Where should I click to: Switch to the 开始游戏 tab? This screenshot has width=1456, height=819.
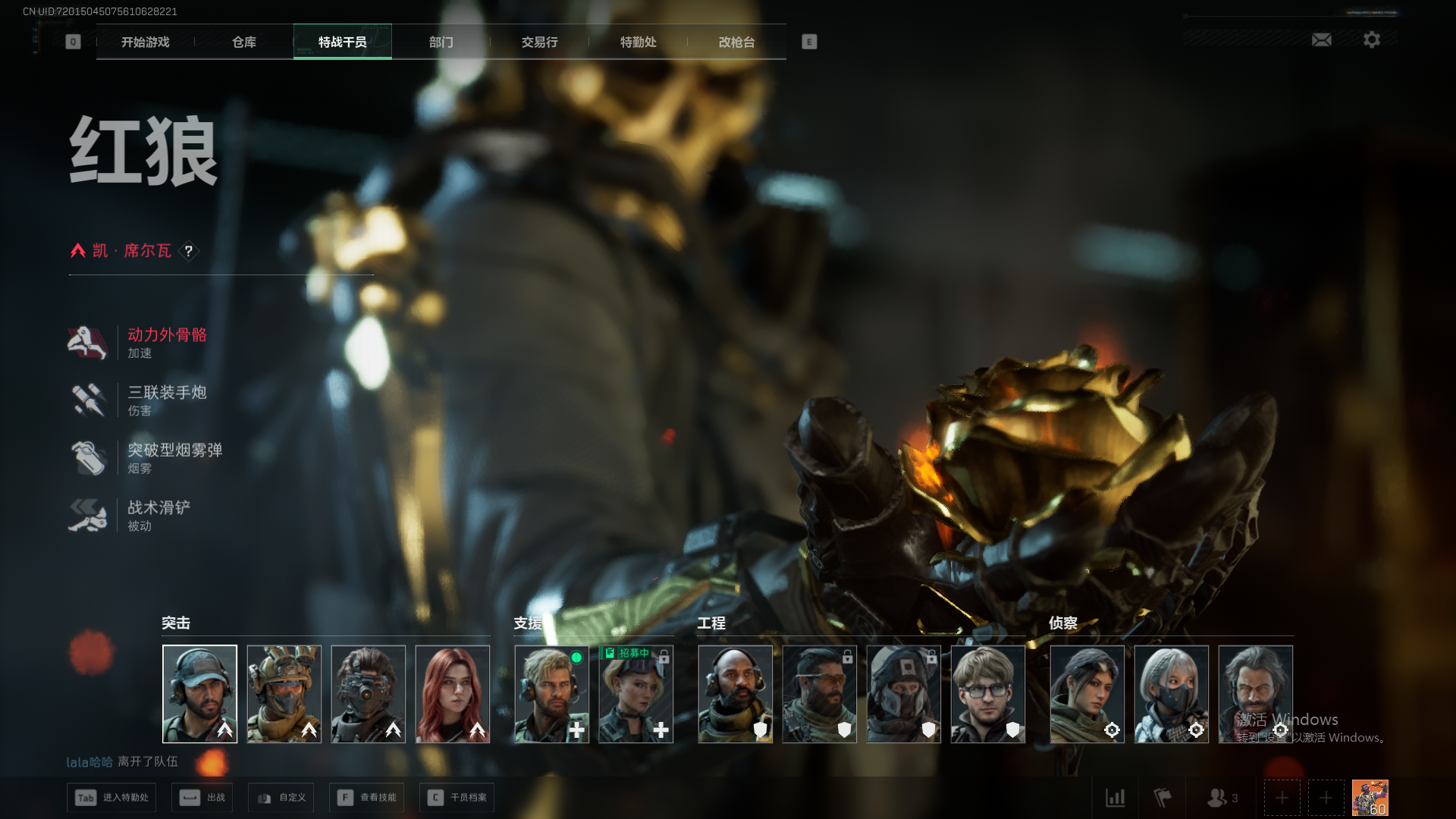coord(145,42)
